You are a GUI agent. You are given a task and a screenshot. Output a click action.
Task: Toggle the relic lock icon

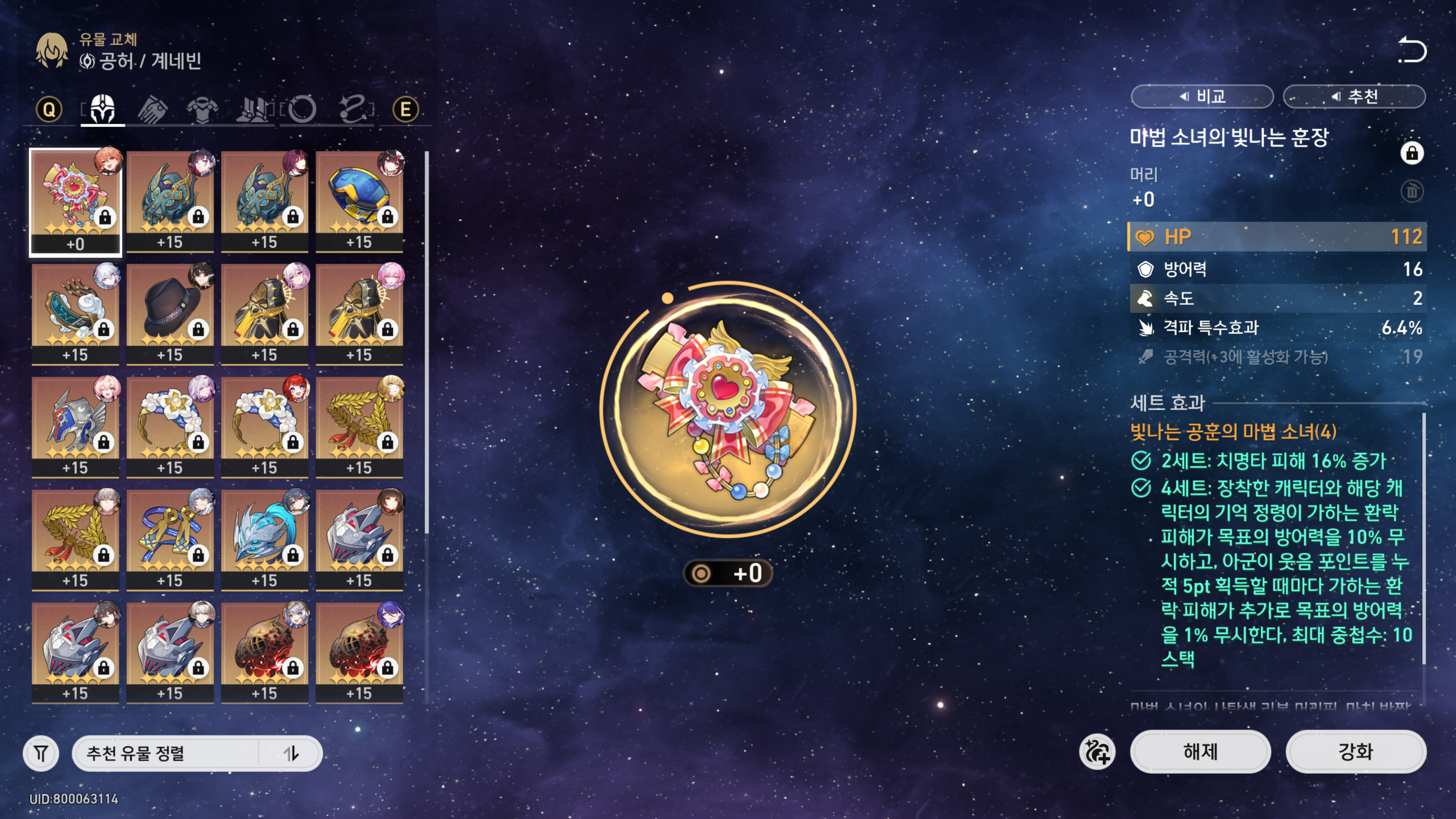pos(1411,153)
